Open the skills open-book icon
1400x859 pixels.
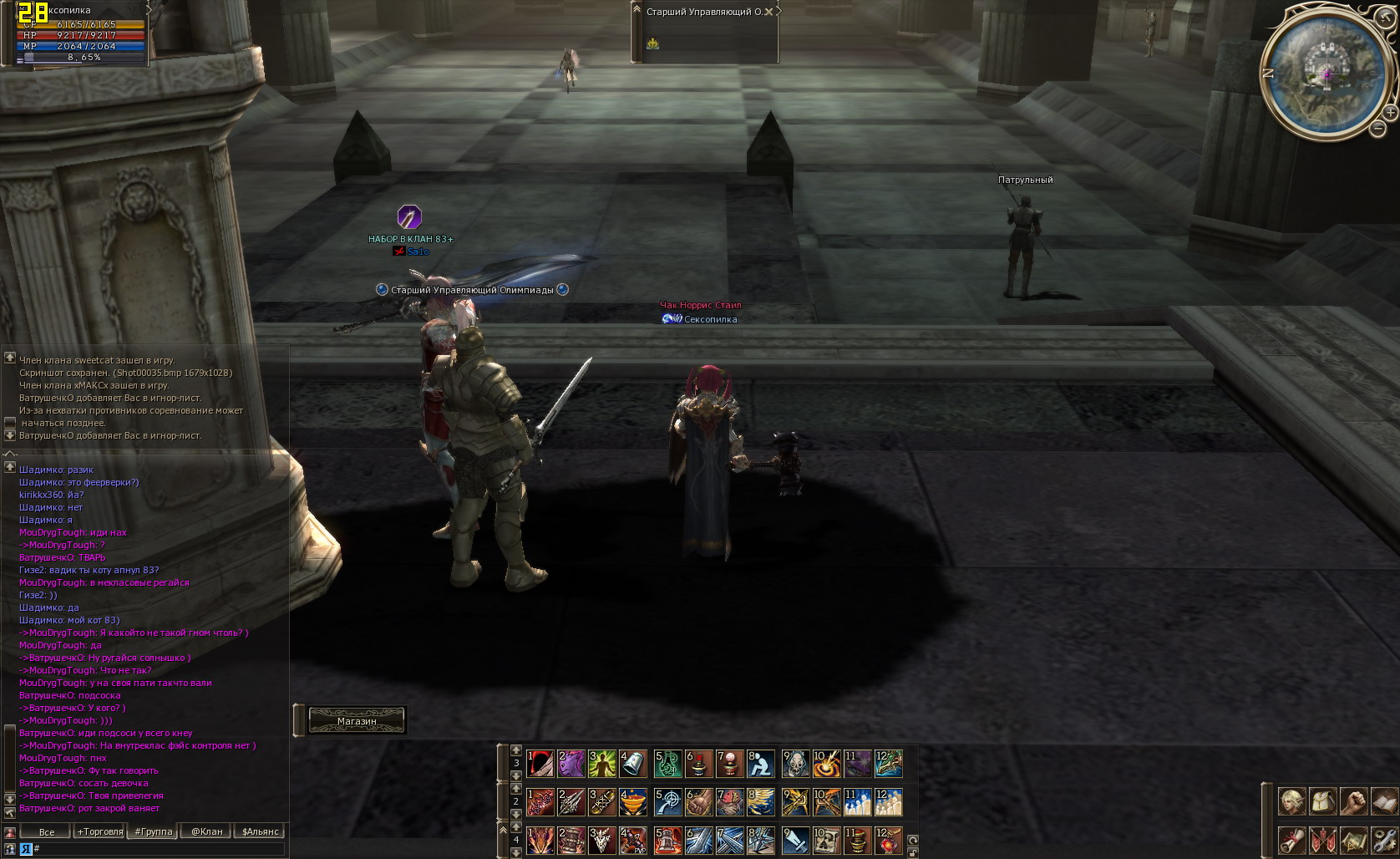click(x=1384, y=801)
